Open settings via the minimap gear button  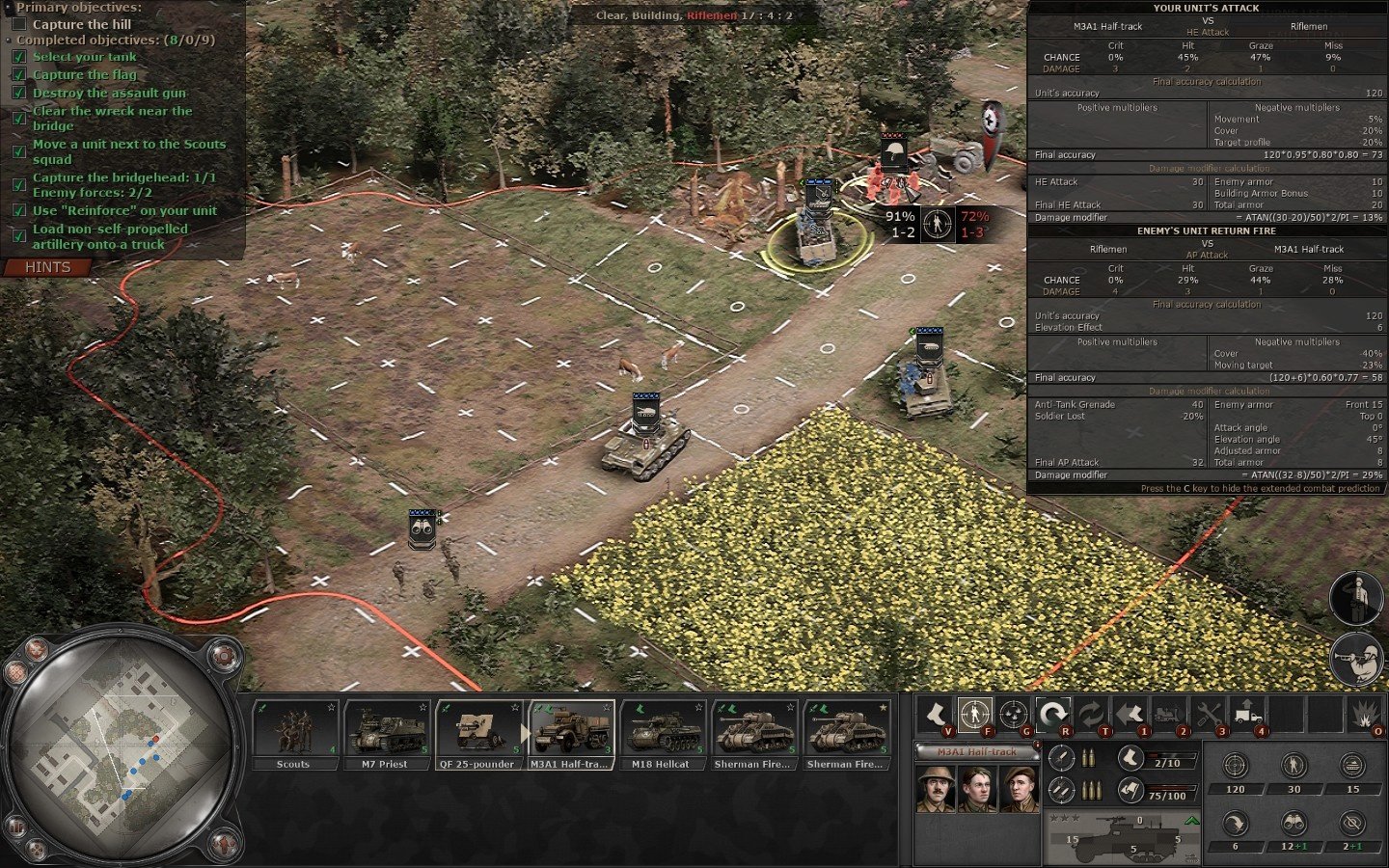click(x=223, y=656)
